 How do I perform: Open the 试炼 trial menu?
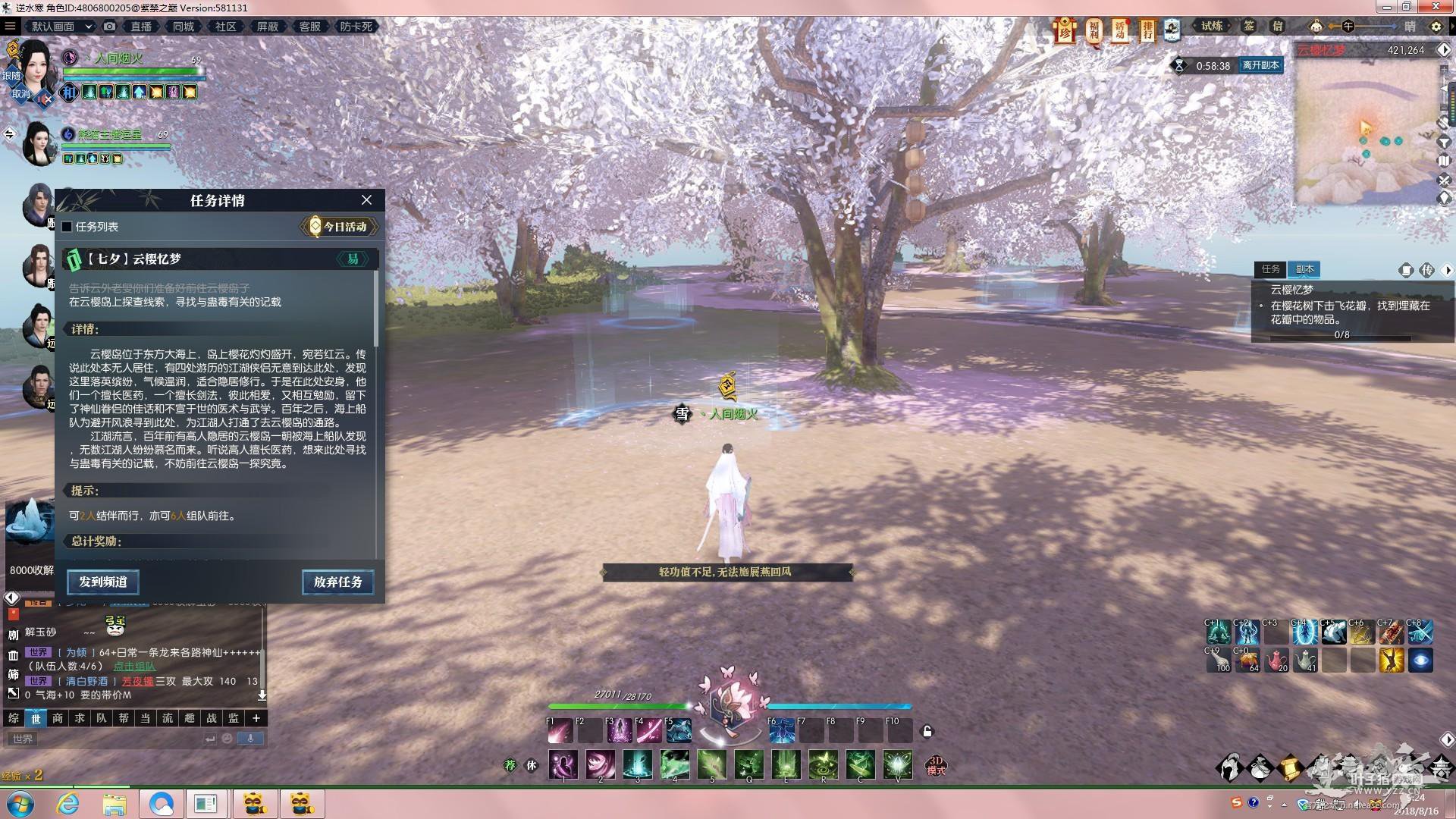click(x=1212, y=27)
